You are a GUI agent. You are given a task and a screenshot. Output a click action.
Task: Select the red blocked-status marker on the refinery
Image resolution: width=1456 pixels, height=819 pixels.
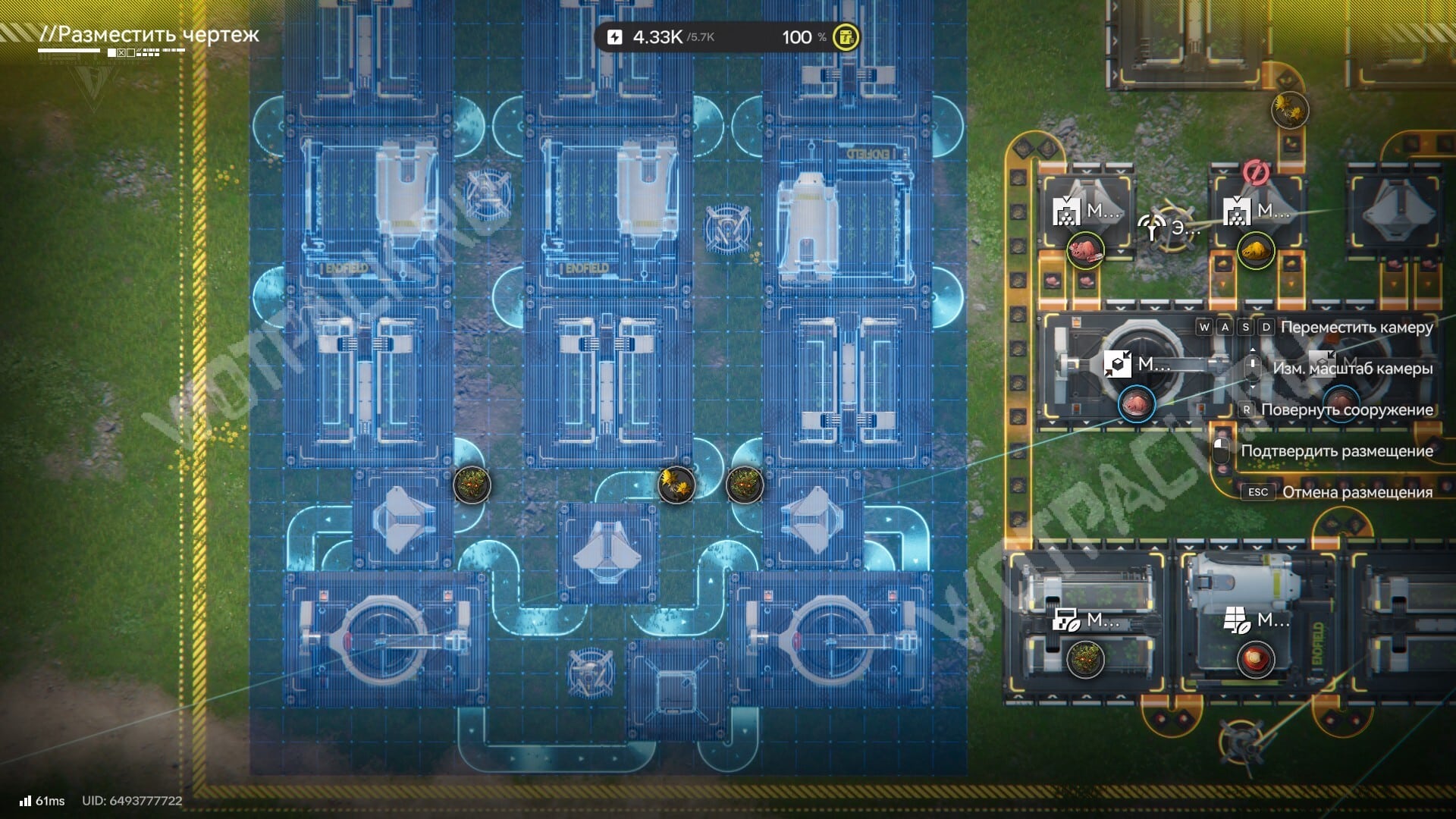(1256, 173)
